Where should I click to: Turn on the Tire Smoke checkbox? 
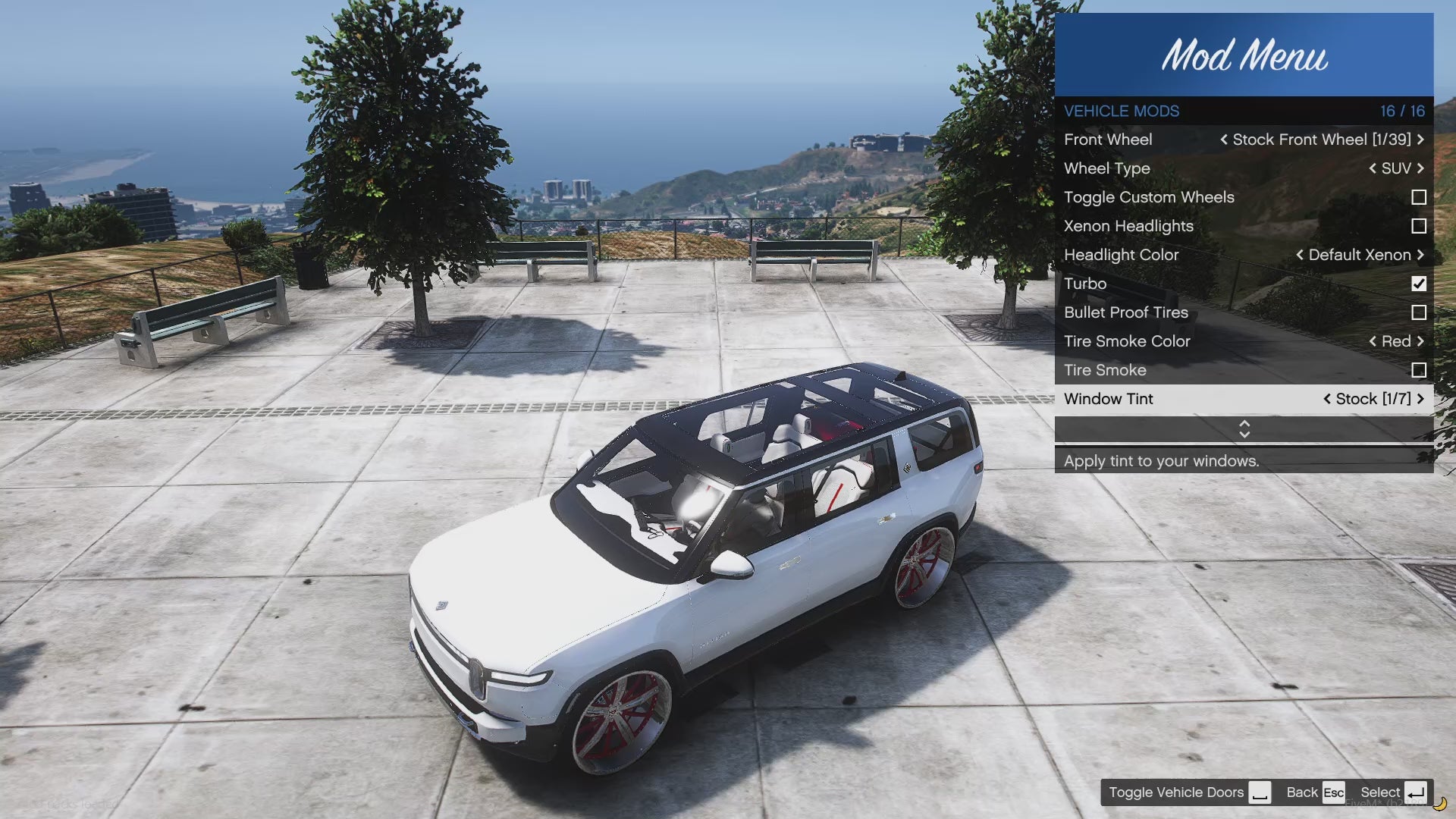click(x=1419, y=370)
